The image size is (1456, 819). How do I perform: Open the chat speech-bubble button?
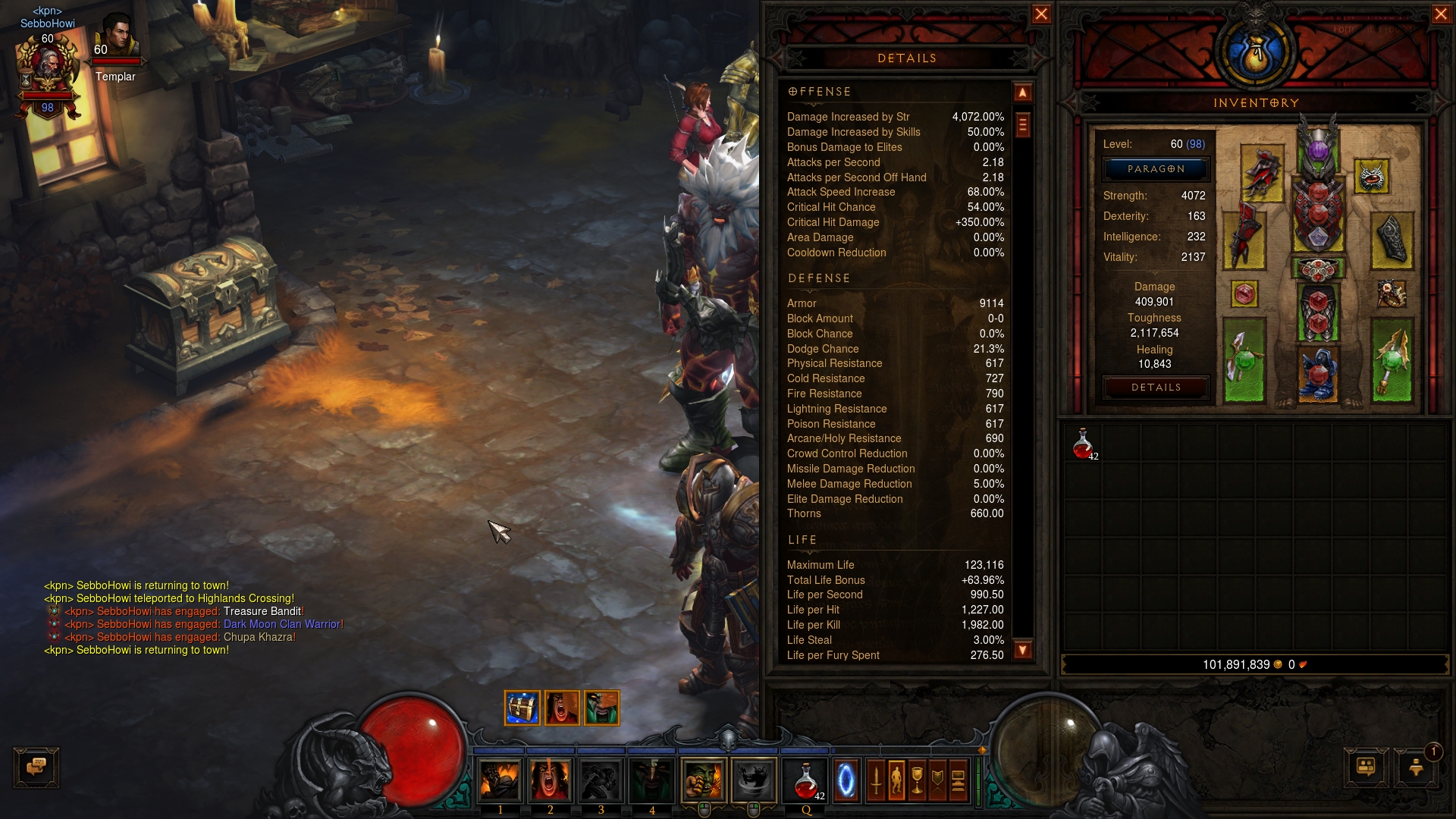36,767
